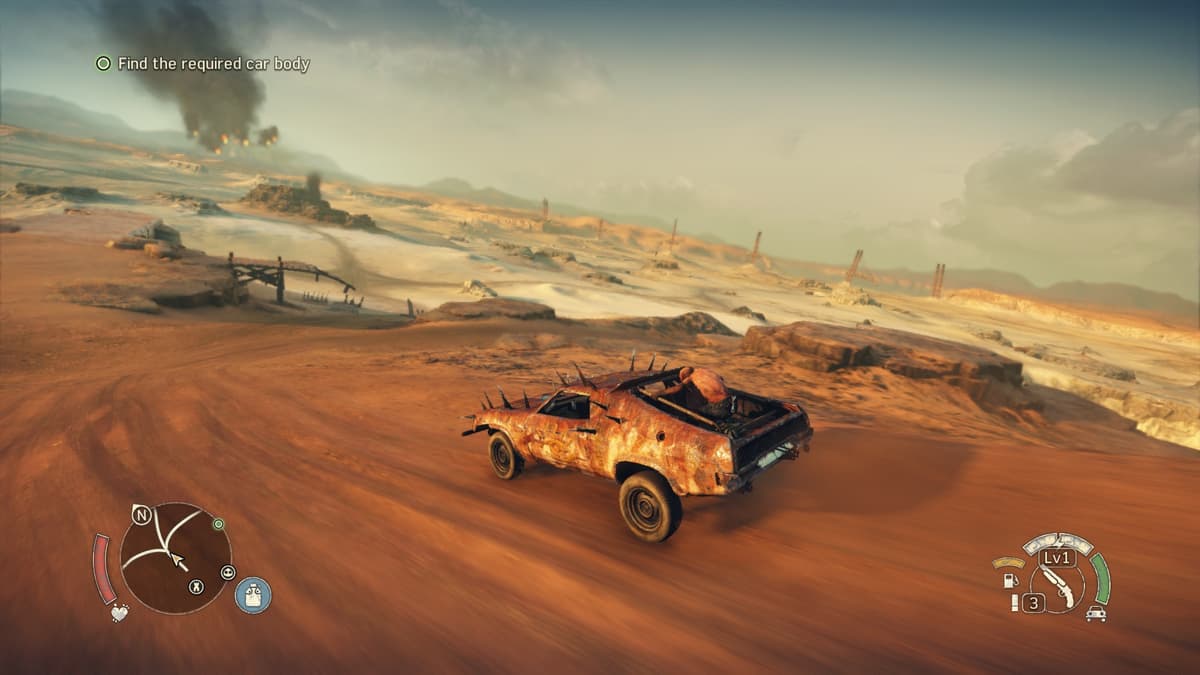1200x675 pixels.
Task: Click the face marker on minimap edge
Action: pos(228,572)
